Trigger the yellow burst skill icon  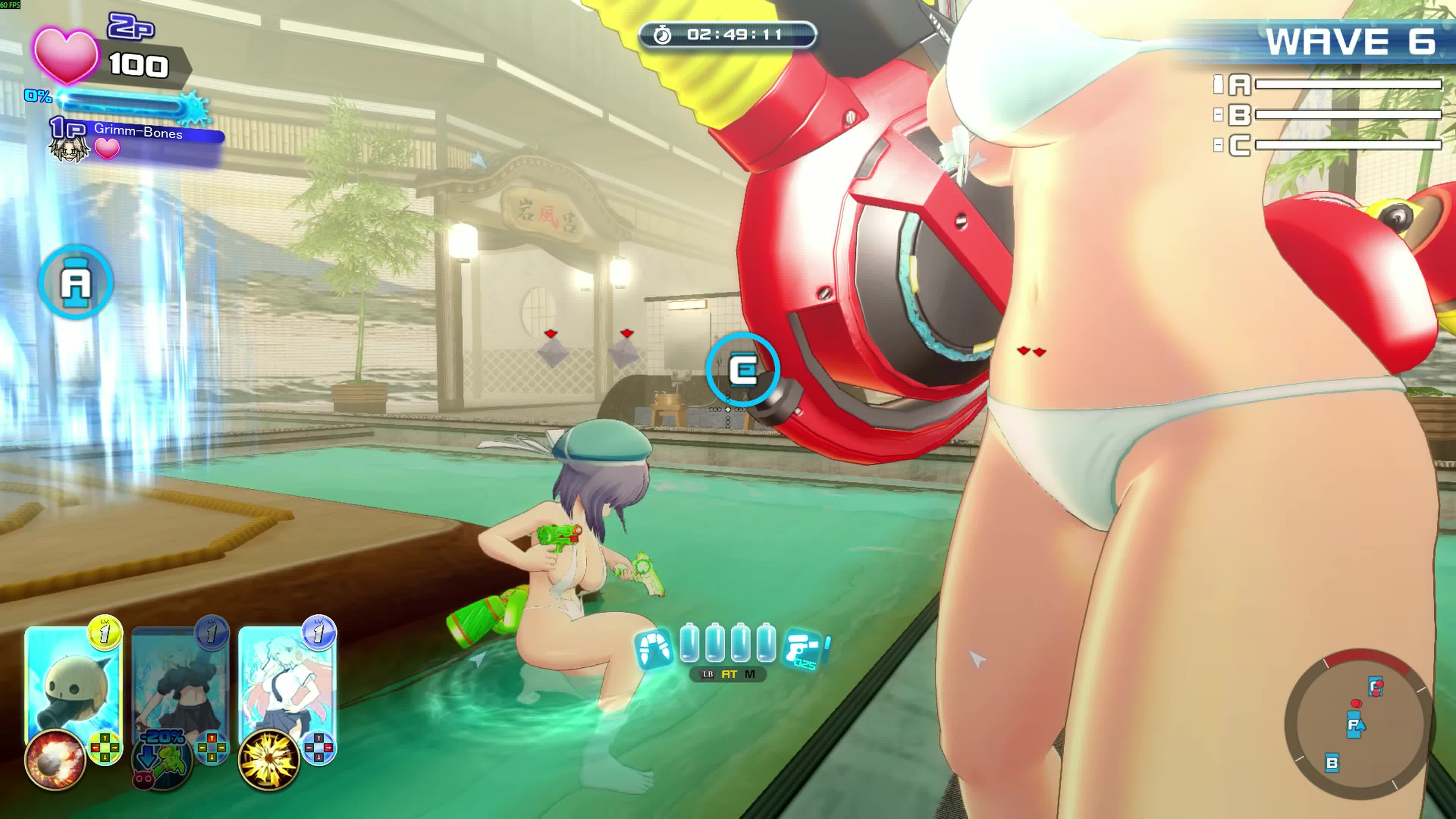[x=268, y=759]
